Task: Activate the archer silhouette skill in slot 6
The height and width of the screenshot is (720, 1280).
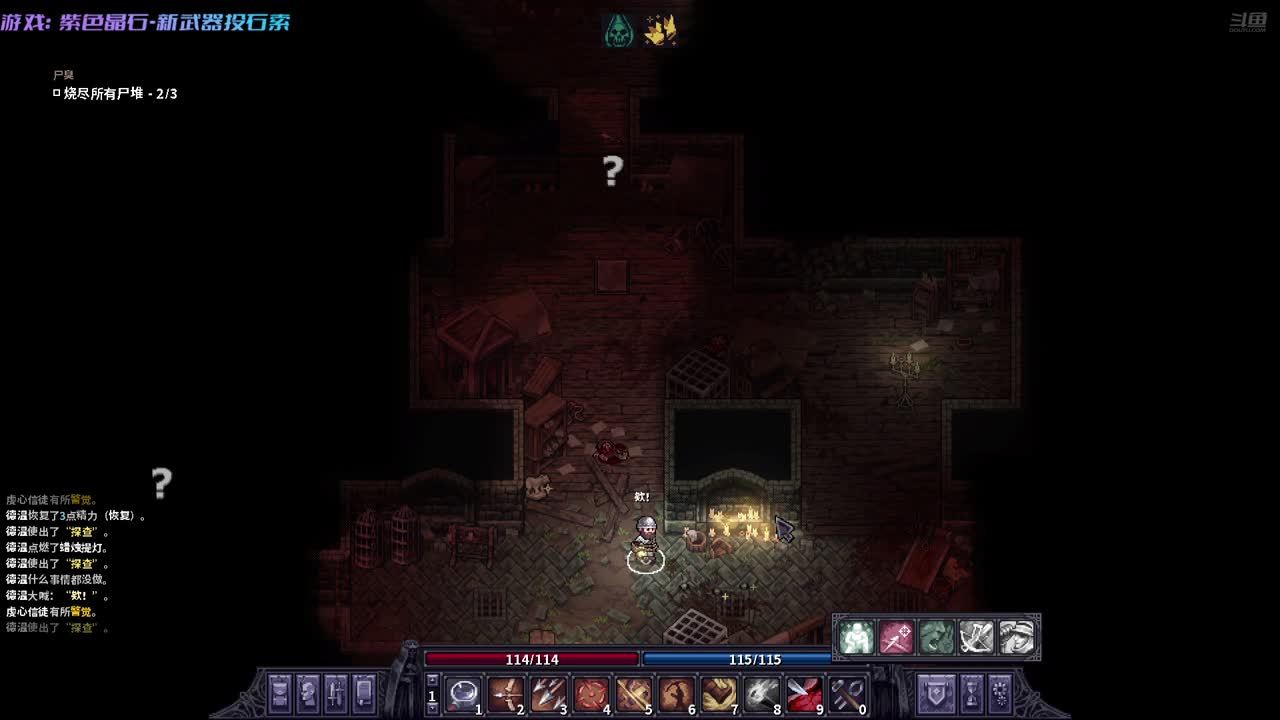Action: tap(676, 692)
